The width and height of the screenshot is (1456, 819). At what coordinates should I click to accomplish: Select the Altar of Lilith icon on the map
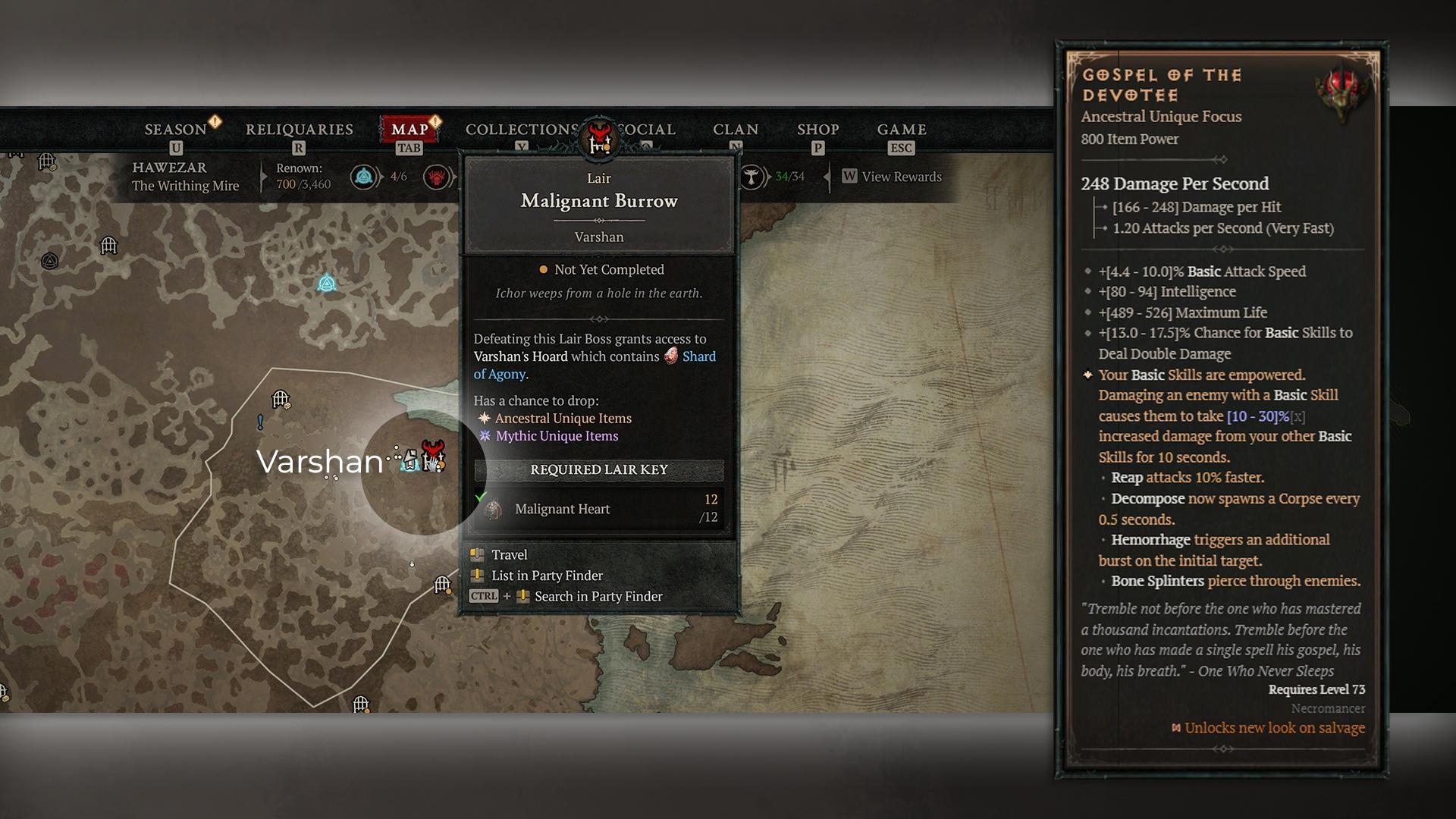pos(326,284)
